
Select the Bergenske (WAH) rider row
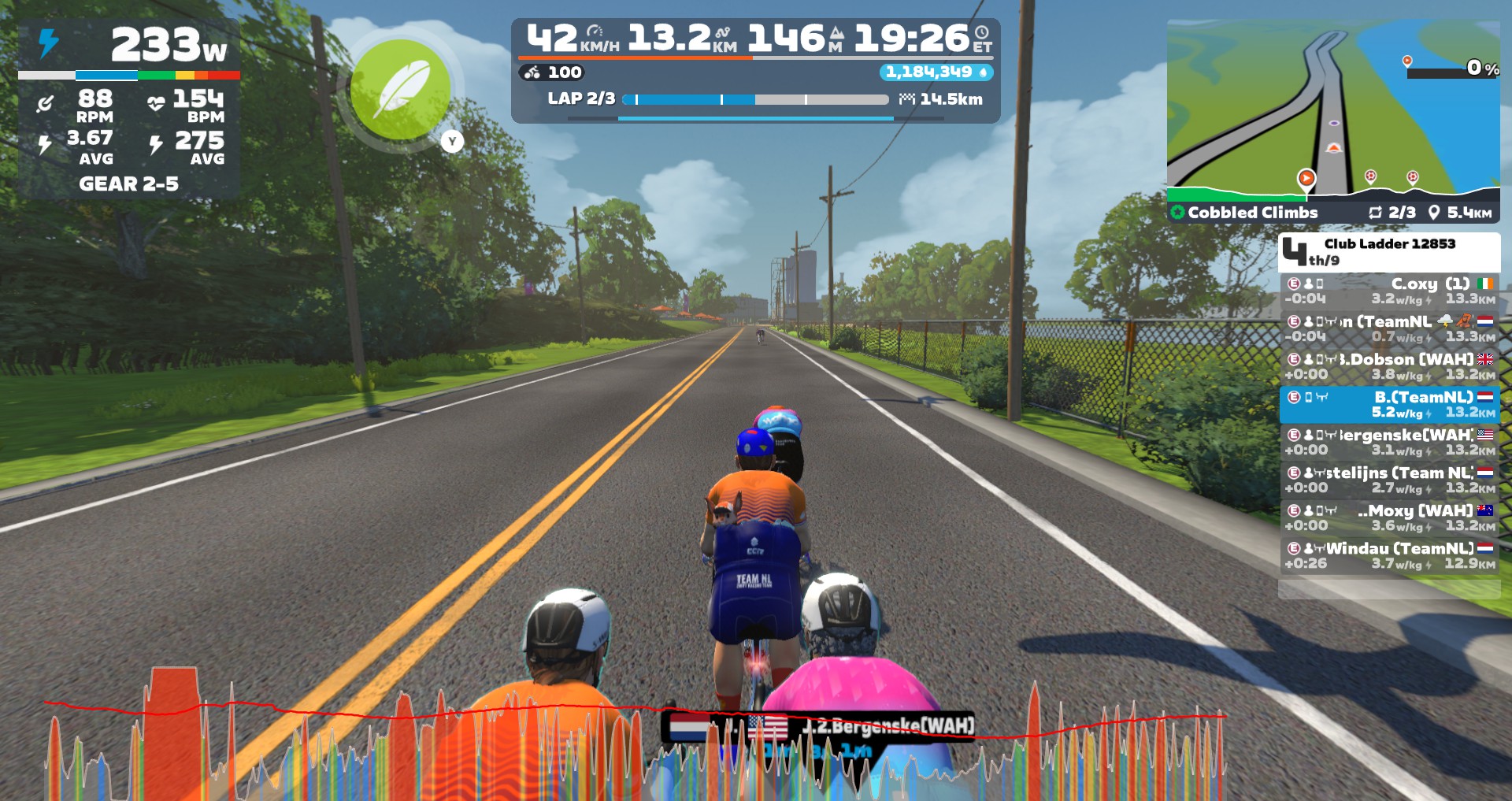point(1389,442)
